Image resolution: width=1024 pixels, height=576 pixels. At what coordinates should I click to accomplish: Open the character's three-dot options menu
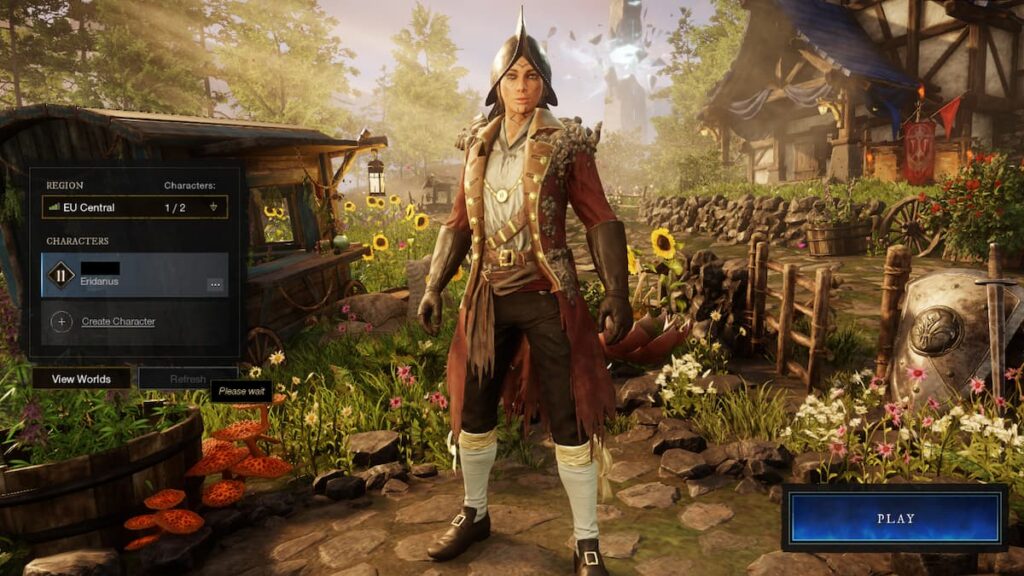pyautogui.click(x=215, y=285)
